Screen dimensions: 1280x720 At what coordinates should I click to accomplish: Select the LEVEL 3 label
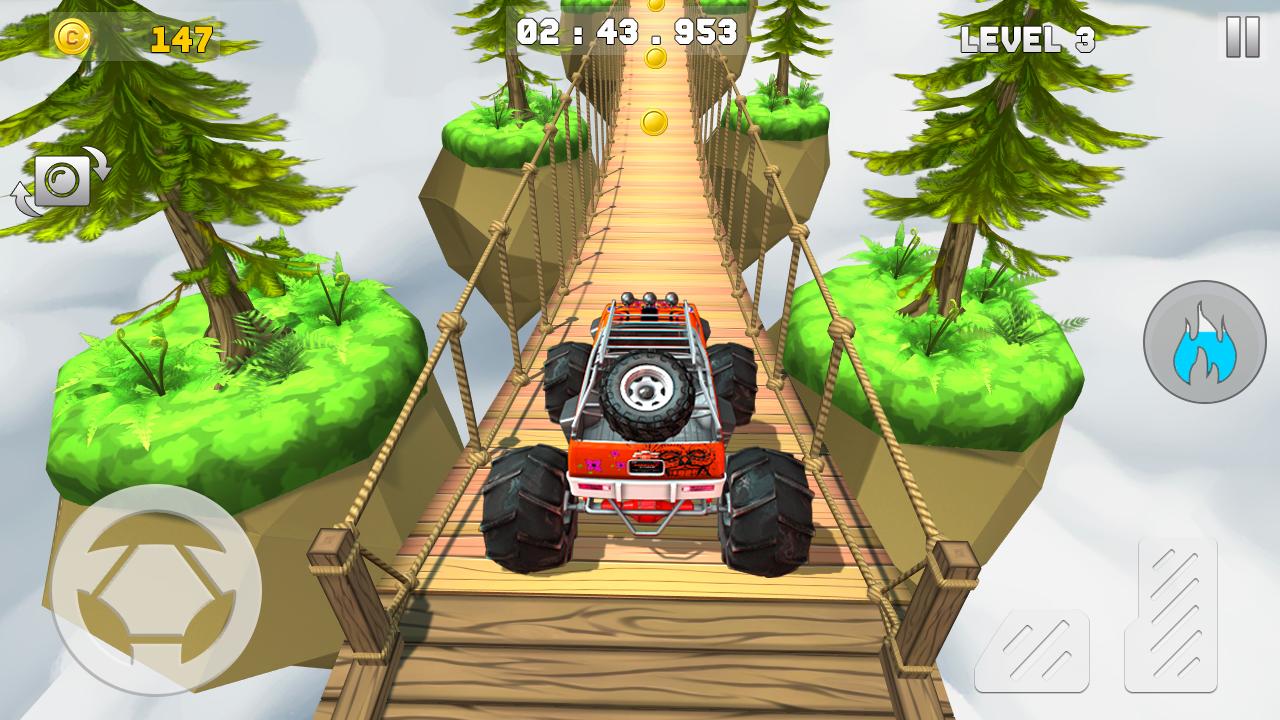tap(1028, 39)
